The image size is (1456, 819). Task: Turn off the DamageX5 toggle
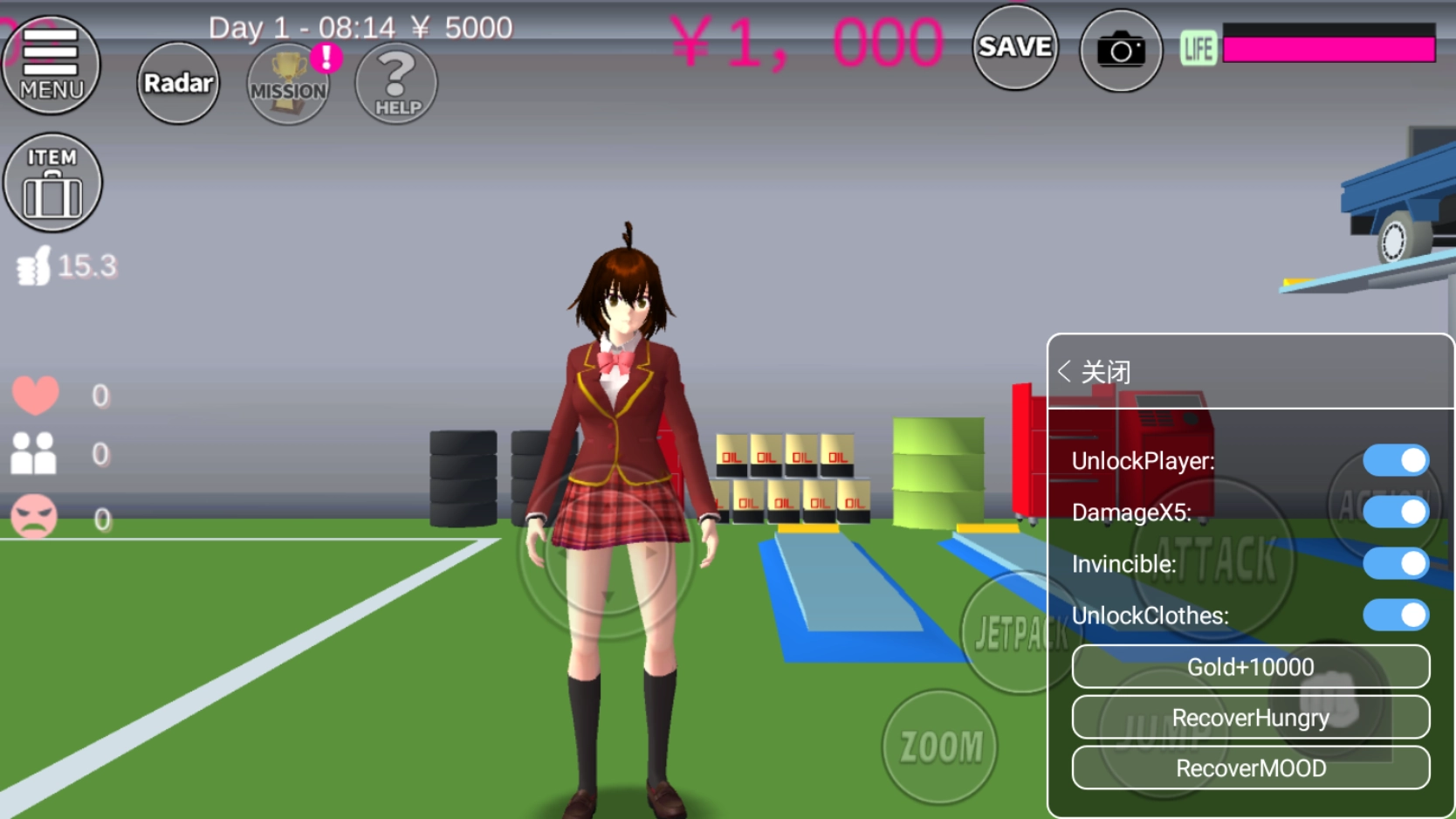click(1395, 513)
